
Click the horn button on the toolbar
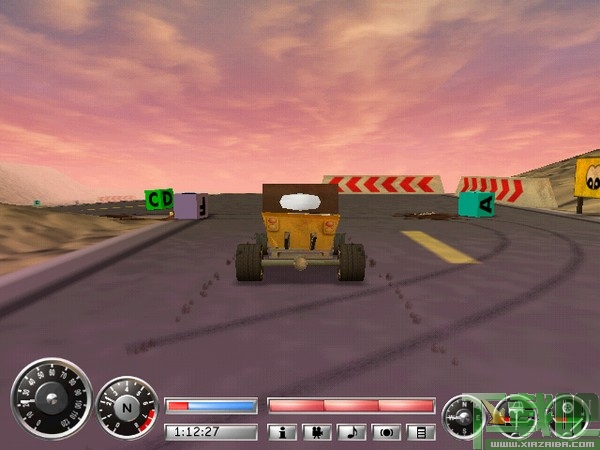(387, 432)
